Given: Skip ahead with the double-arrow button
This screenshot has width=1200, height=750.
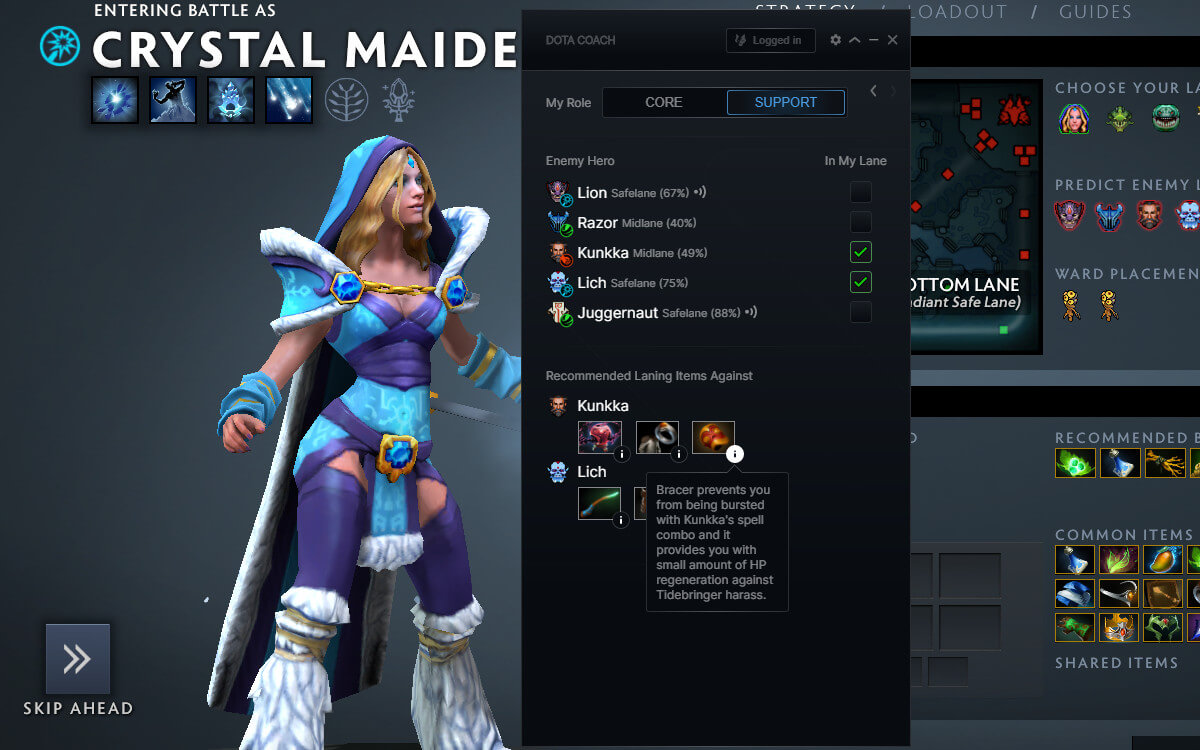Looking at the screenshot, I should pos(78,659).
